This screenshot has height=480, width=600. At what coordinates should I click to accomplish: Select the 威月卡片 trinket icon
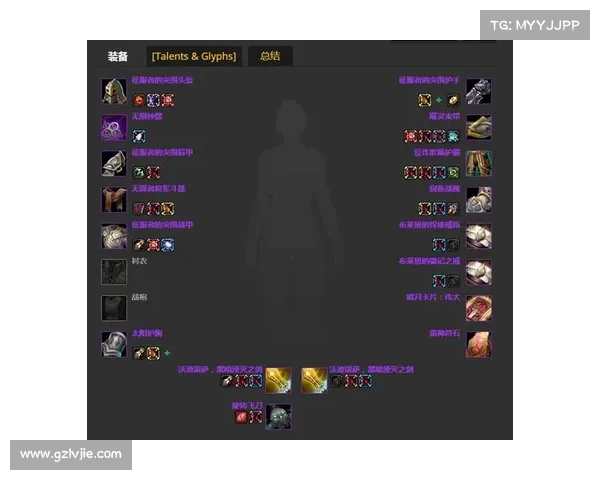(x=479, y=308)
